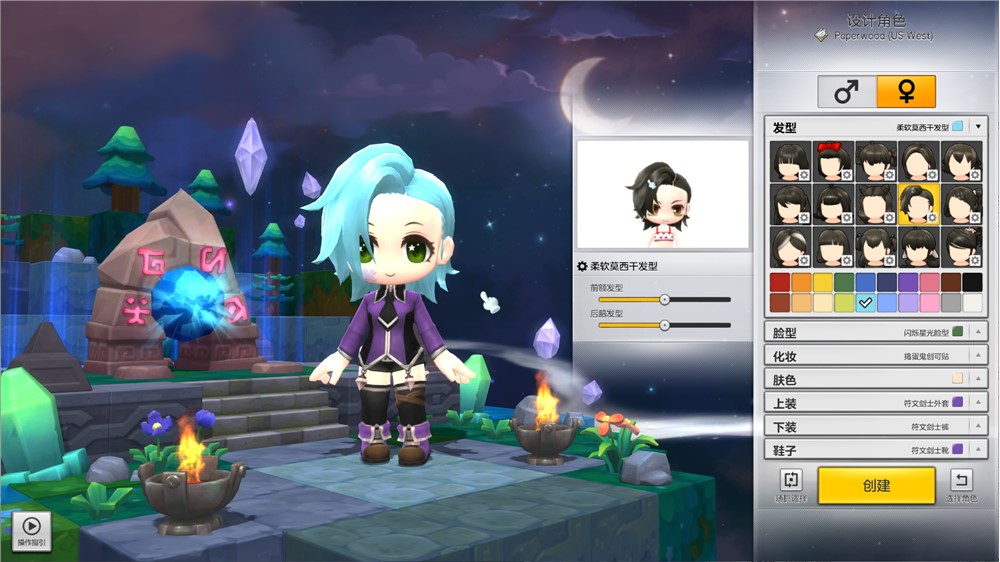
Task: Pick the highlighted ponytail hairstyle
Action: coord(919,203)
